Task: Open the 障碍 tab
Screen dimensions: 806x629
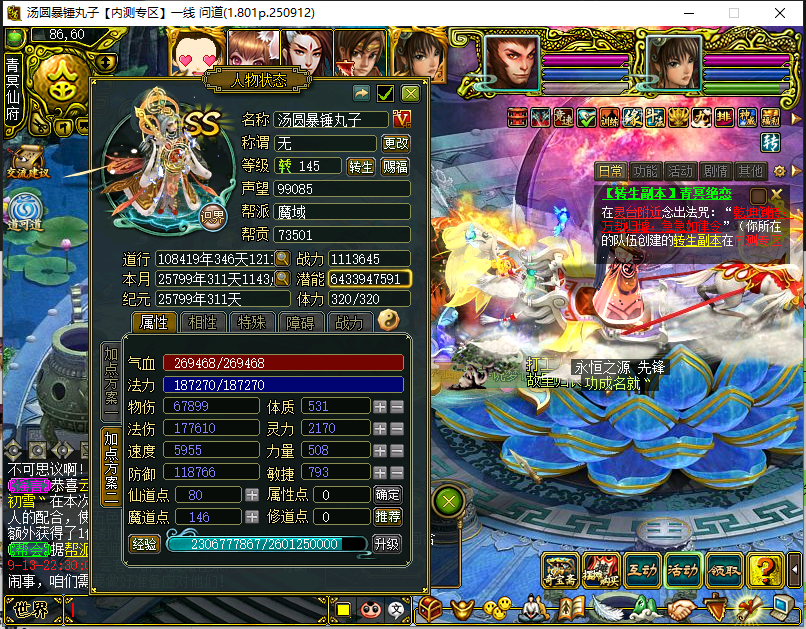Action: pyautogui.click(x=300, y=322)
